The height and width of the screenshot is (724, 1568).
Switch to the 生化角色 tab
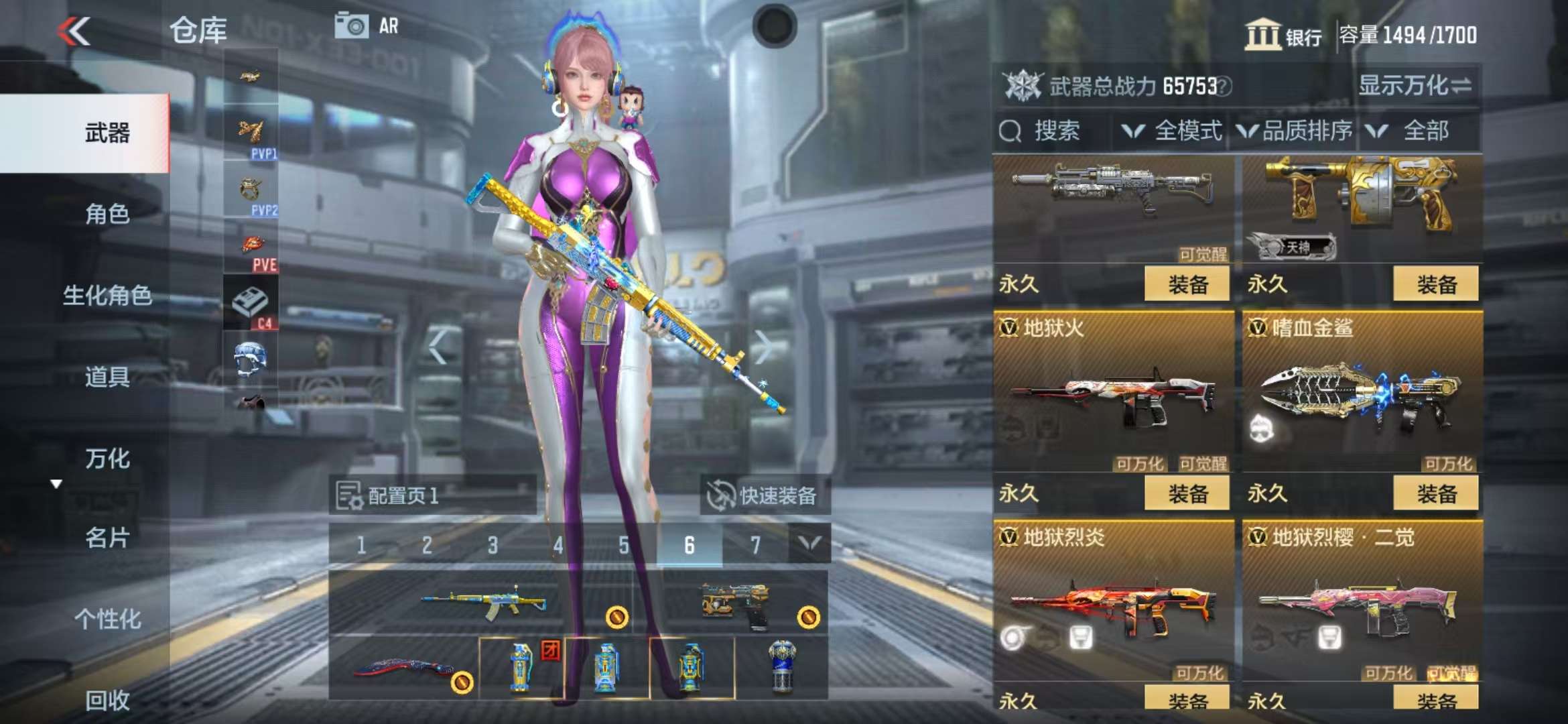tap(107, 296)
